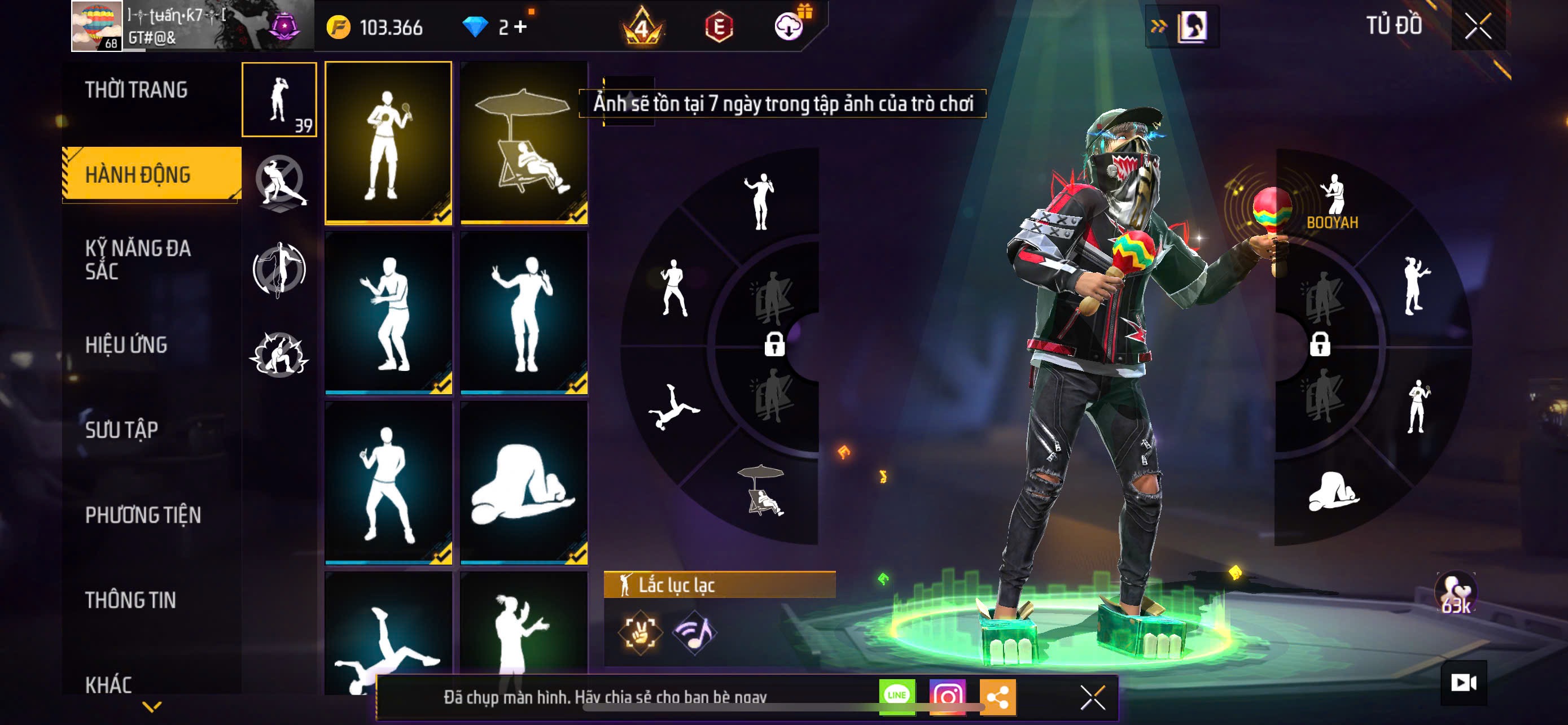Go to the SƯU TẬP section

tap(122, 430)
